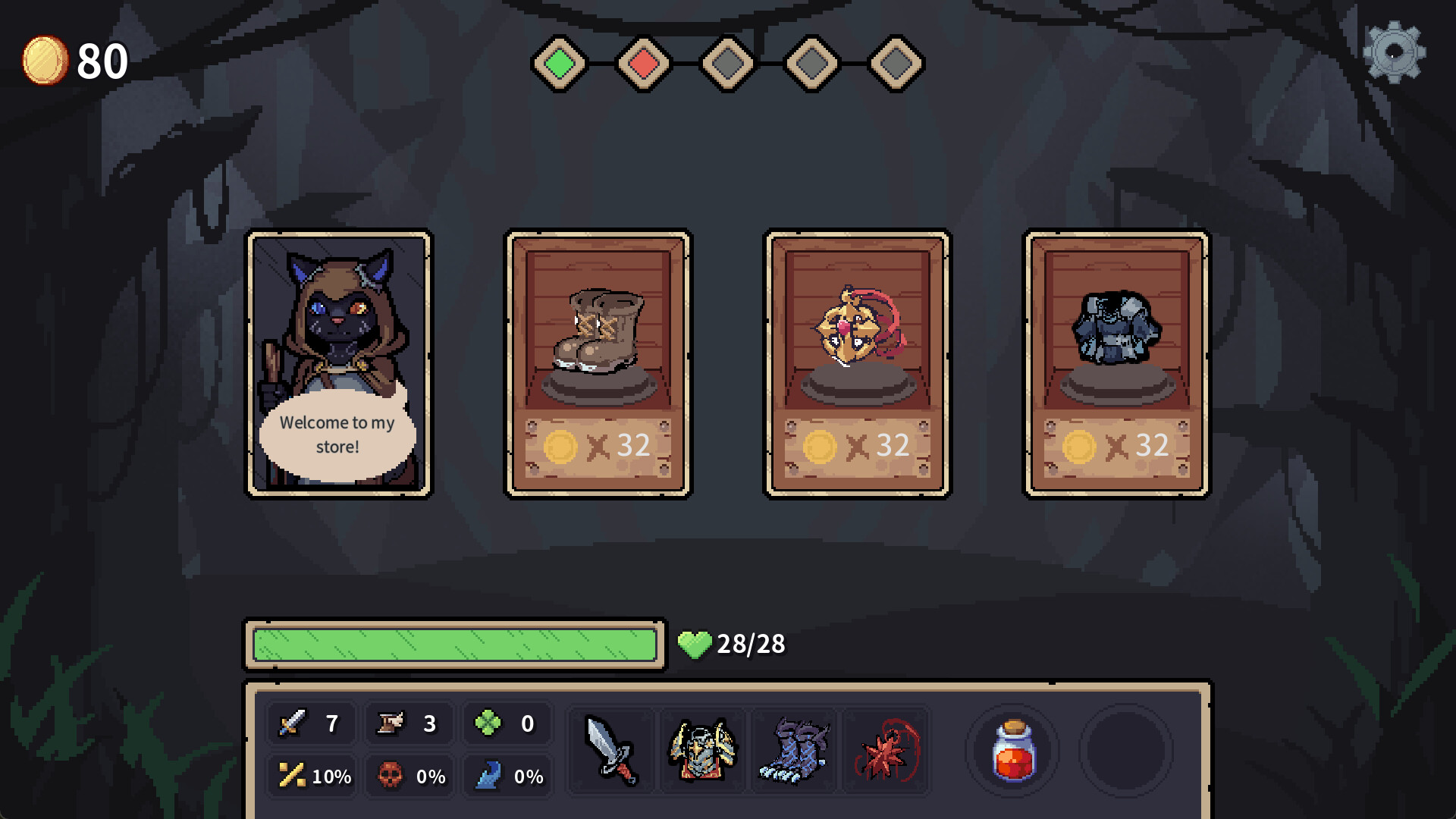Select the green diamond stage marker
The height and width of the screenshot is (819, 1456).
[x=560, y=63]
